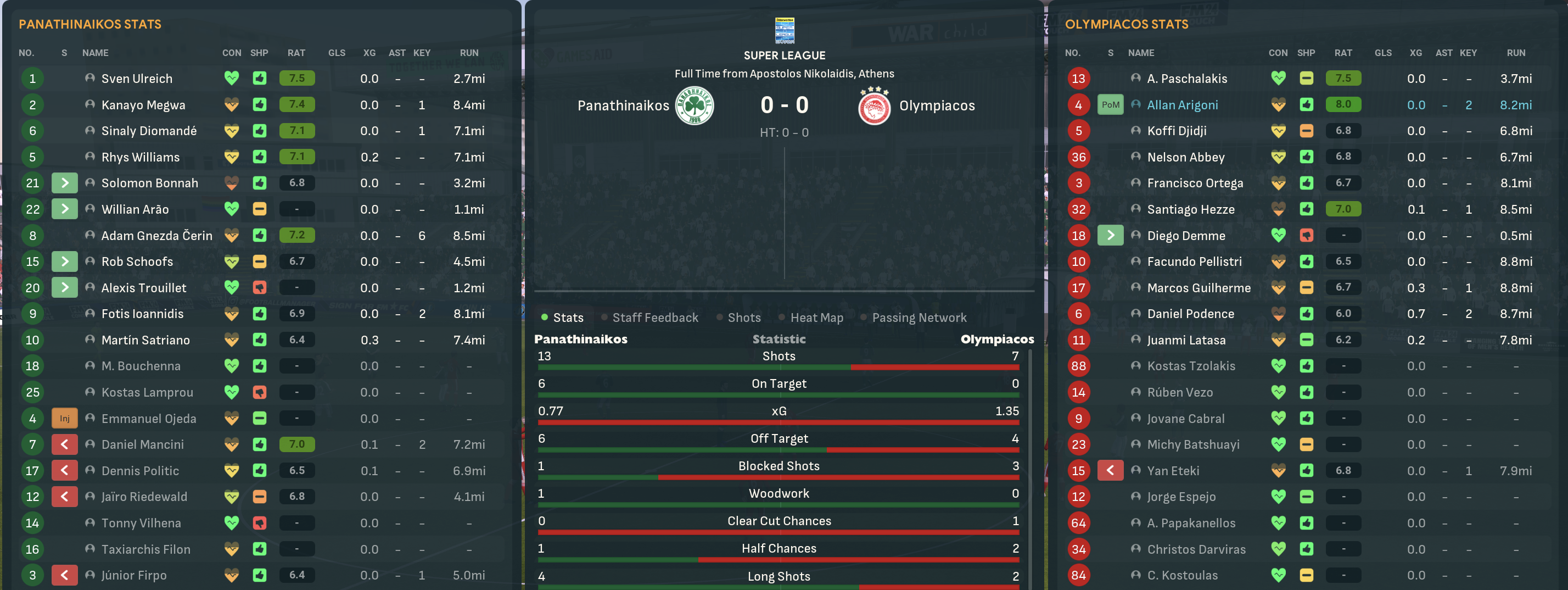Click the Inj status icon for Emmanuel Ojeda

[x=65, y=418]
